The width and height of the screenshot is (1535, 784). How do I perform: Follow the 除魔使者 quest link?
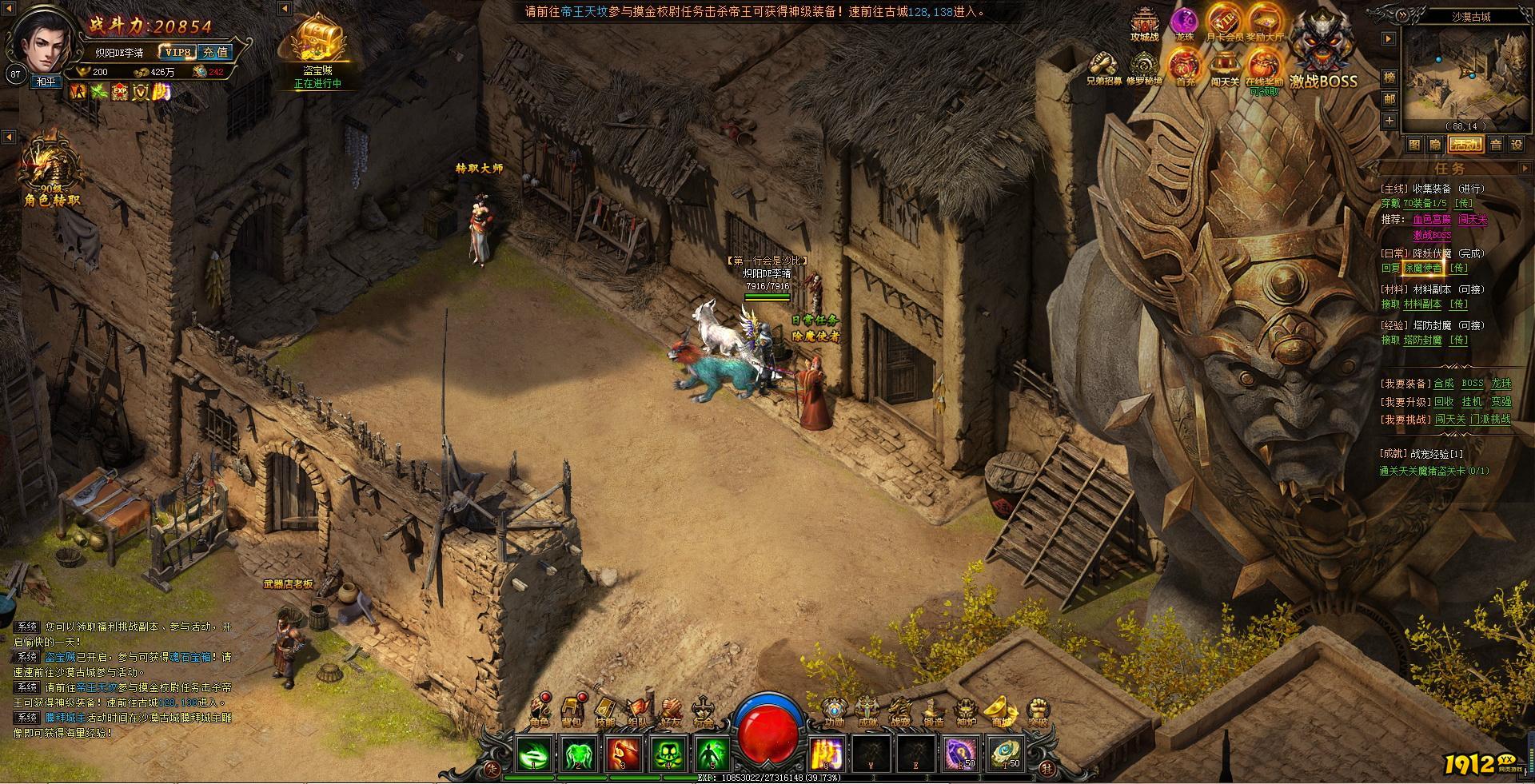point(1423,269)
